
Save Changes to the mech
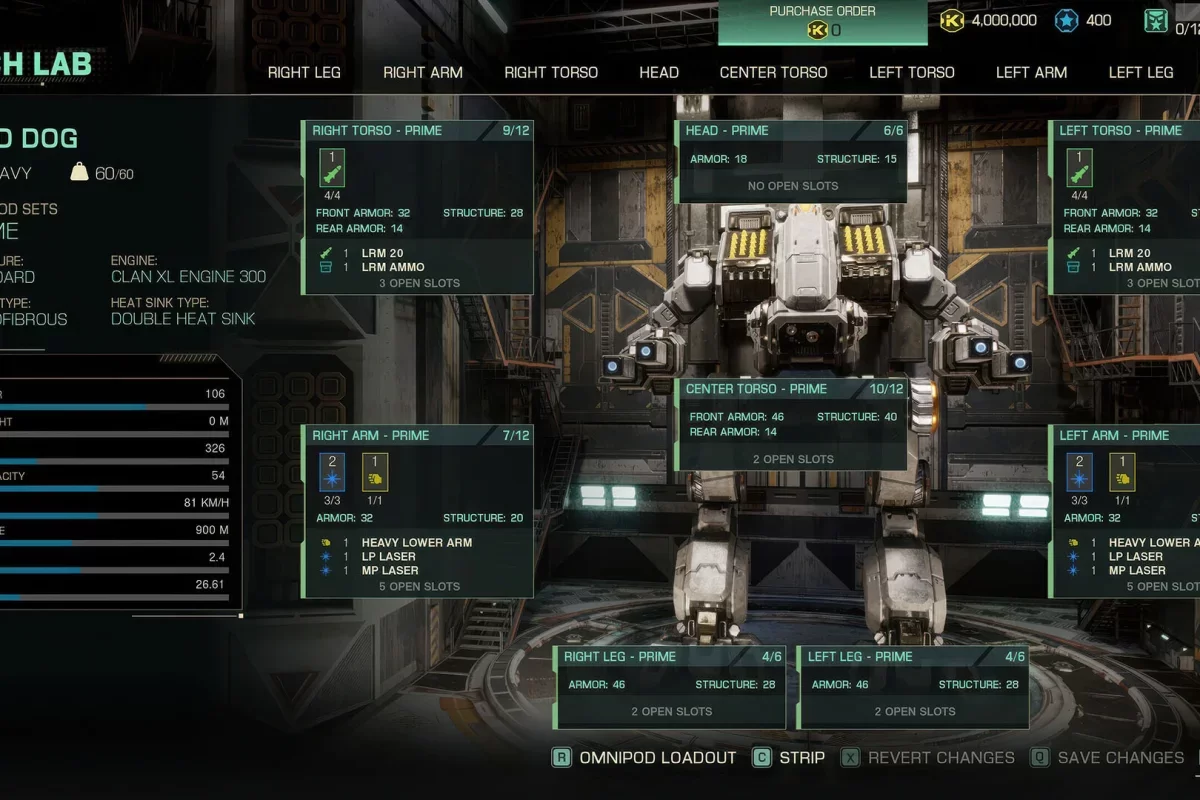point(1108,757)
